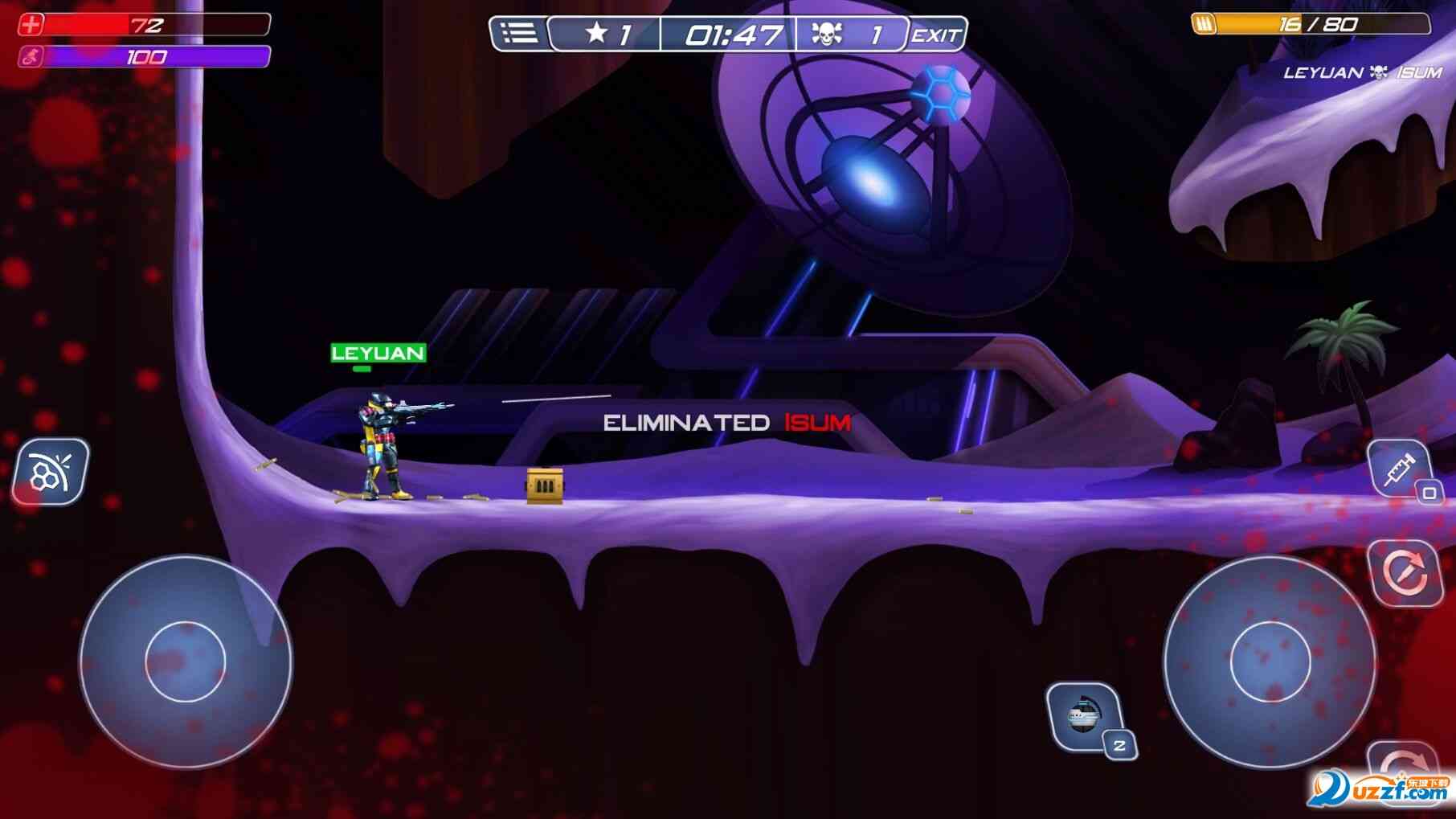Image resolution: width=1456 pixels, height=819 pixels.
Task: Throw a grenade with the grenade button
Action: [x=1084, y=716]
